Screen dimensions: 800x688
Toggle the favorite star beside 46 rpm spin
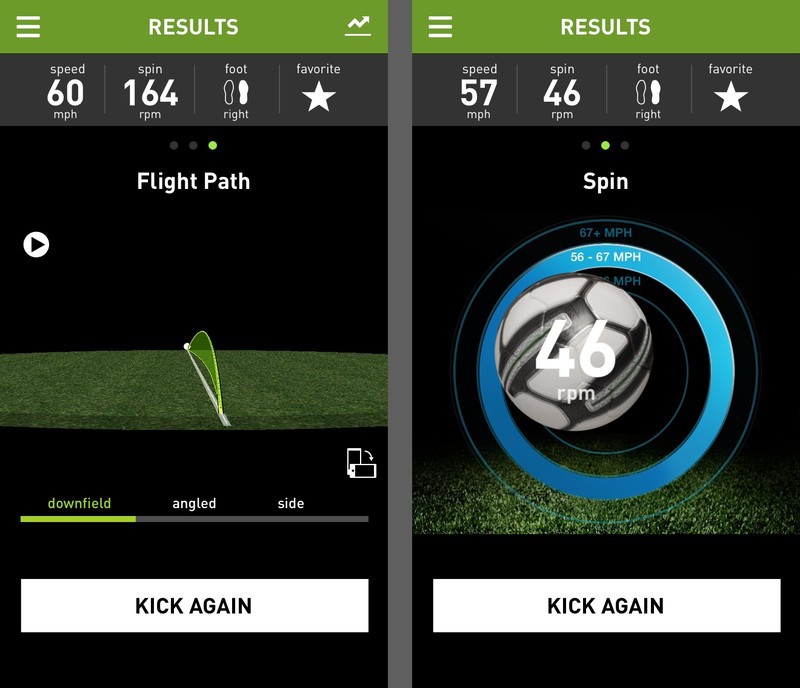click(730, 97)
